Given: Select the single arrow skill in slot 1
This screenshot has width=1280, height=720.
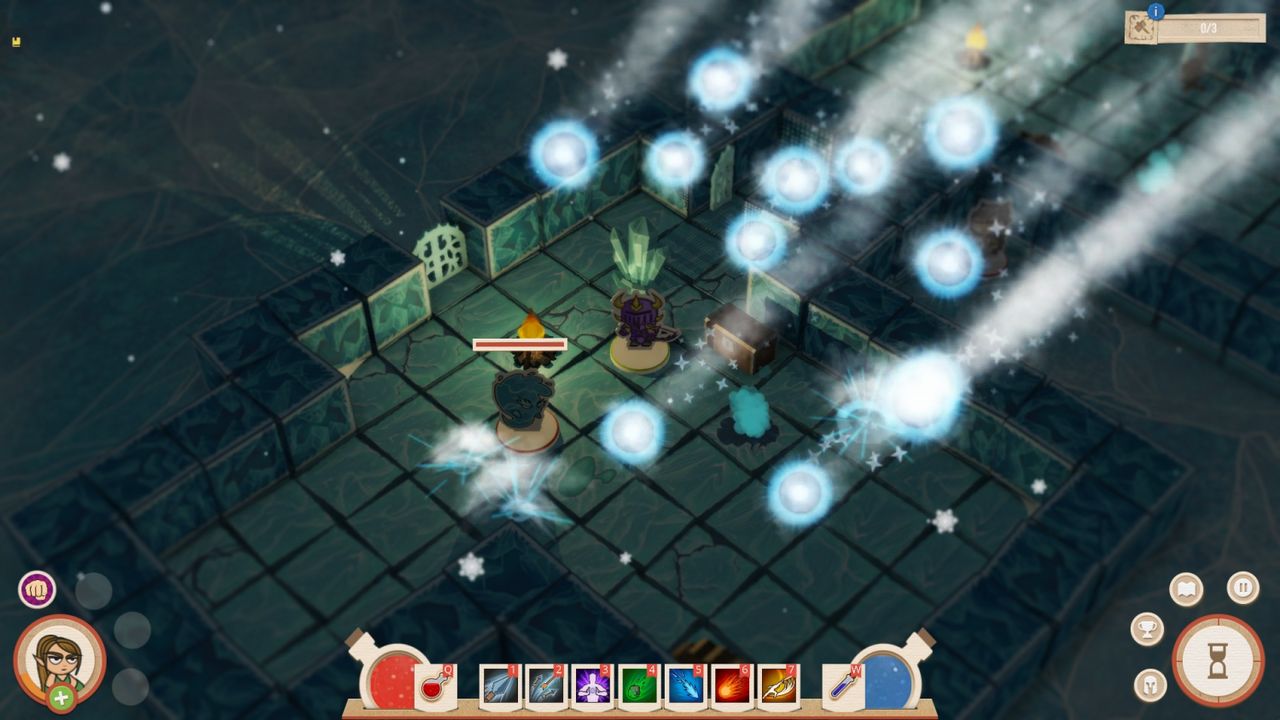Looking at the screenshot, I should (x=500, y=686).
